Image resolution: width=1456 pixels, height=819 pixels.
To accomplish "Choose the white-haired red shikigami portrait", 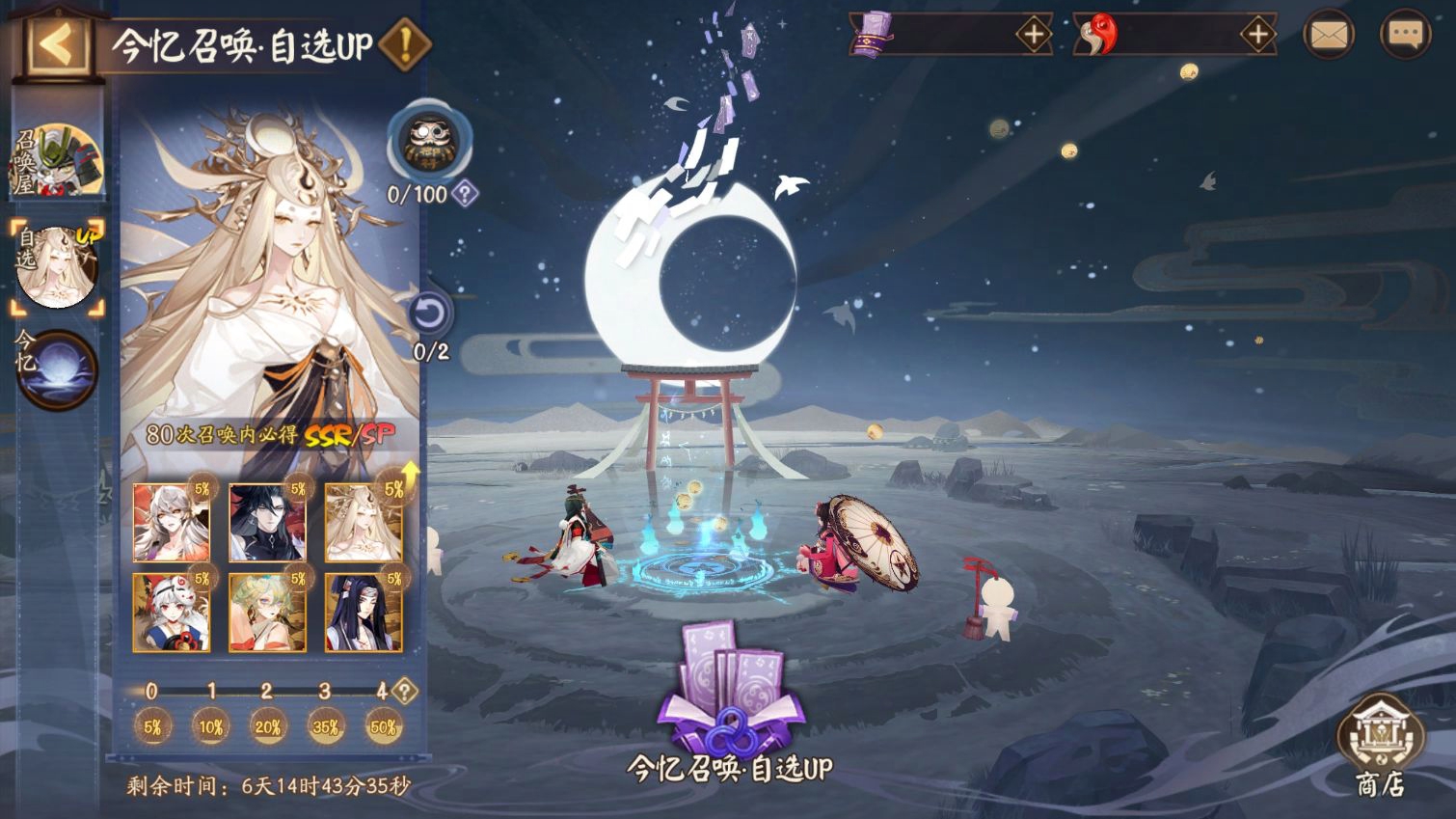I will 171,523.
